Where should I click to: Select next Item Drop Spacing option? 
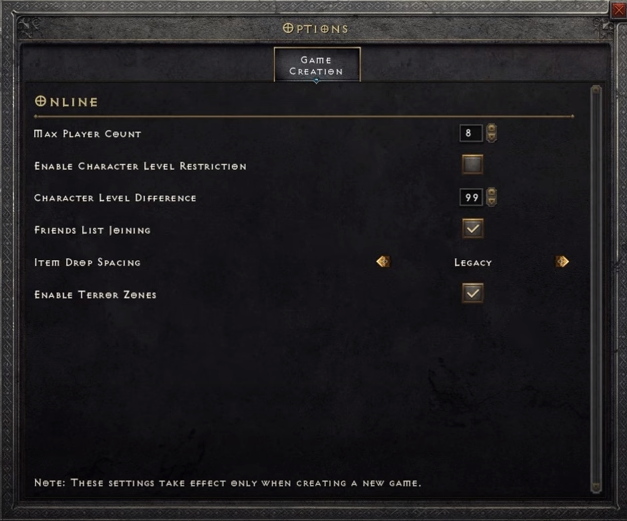[562, 262]
